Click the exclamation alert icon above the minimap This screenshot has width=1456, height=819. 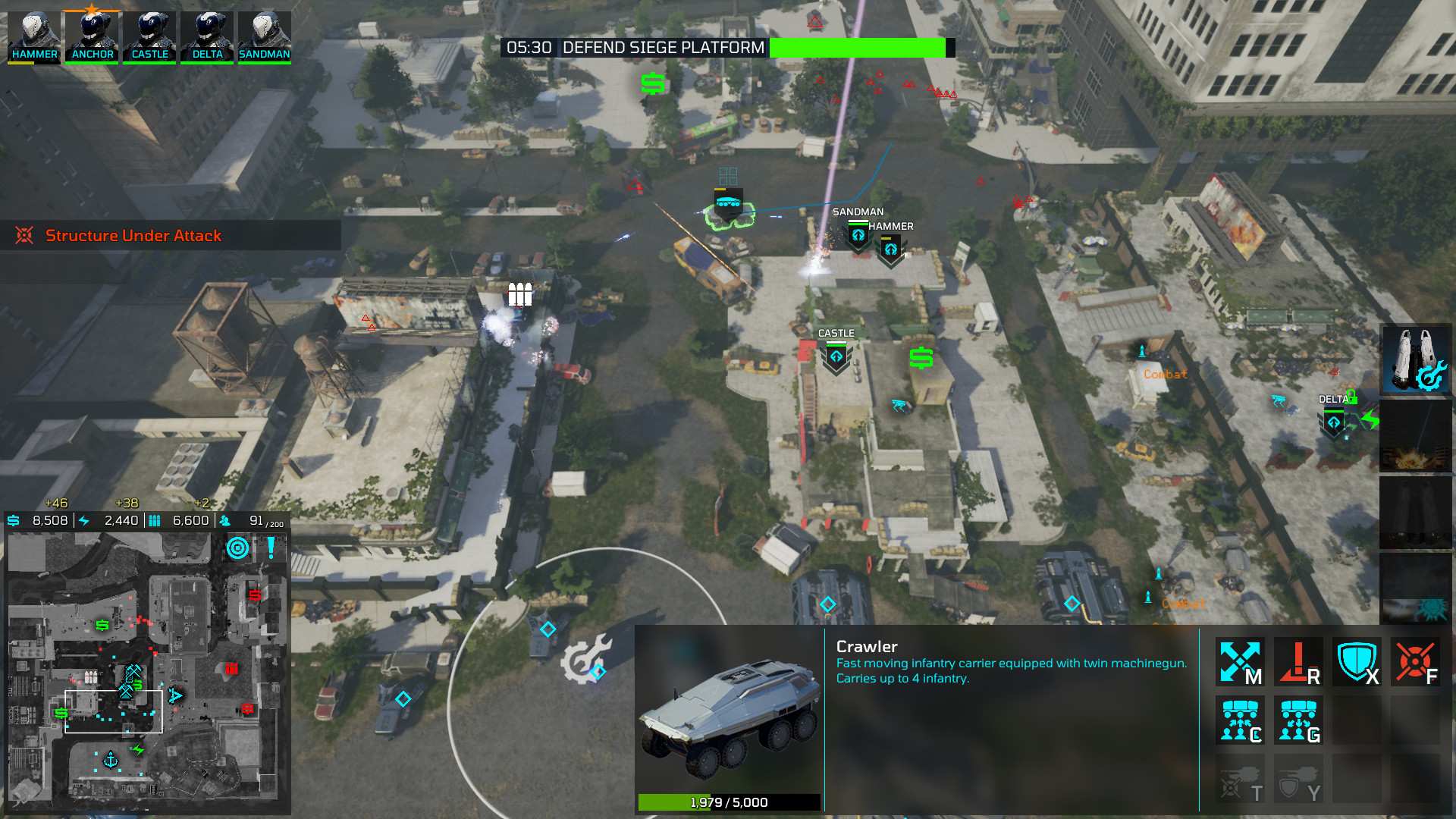point(269,548)
